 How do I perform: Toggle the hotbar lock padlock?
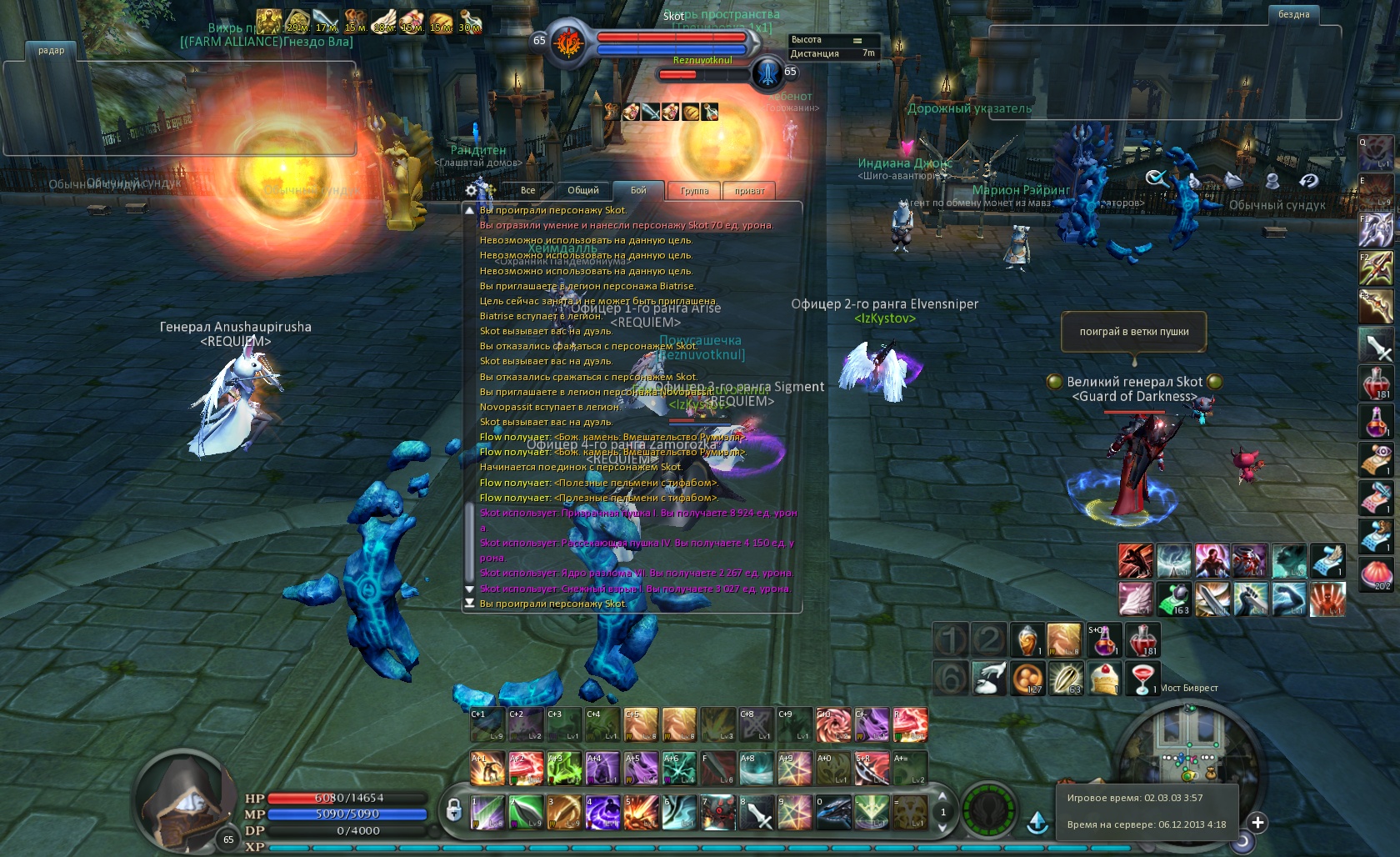click(x=454, y=809)
